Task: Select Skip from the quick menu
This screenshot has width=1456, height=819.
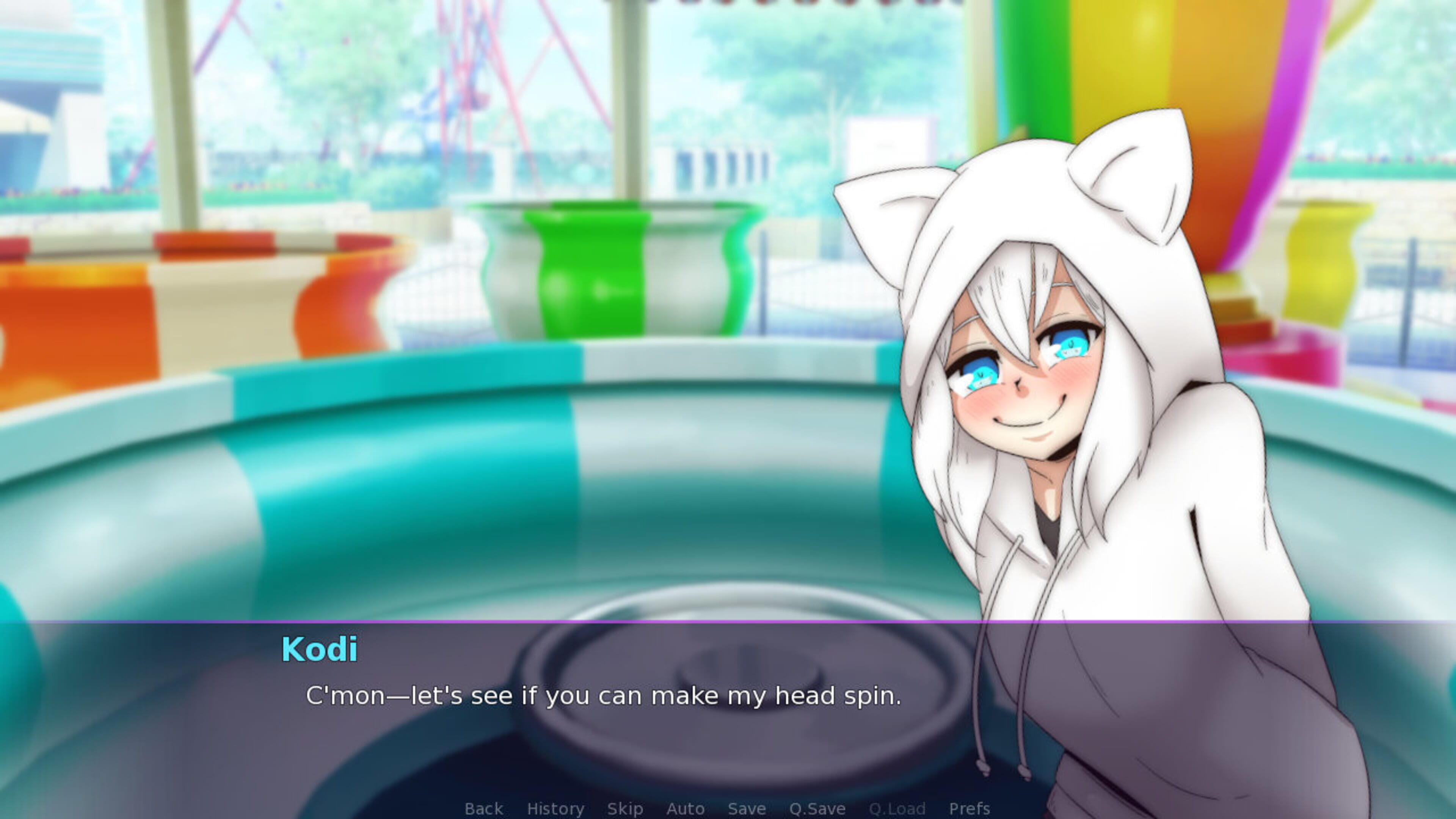Action: 625,808
